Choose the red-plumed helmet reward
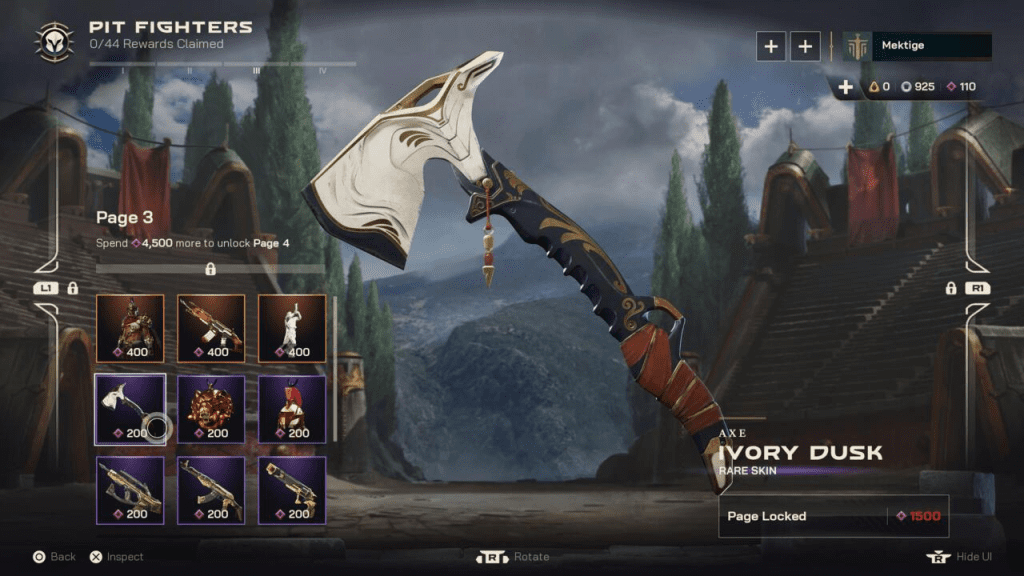 point(292,409)
